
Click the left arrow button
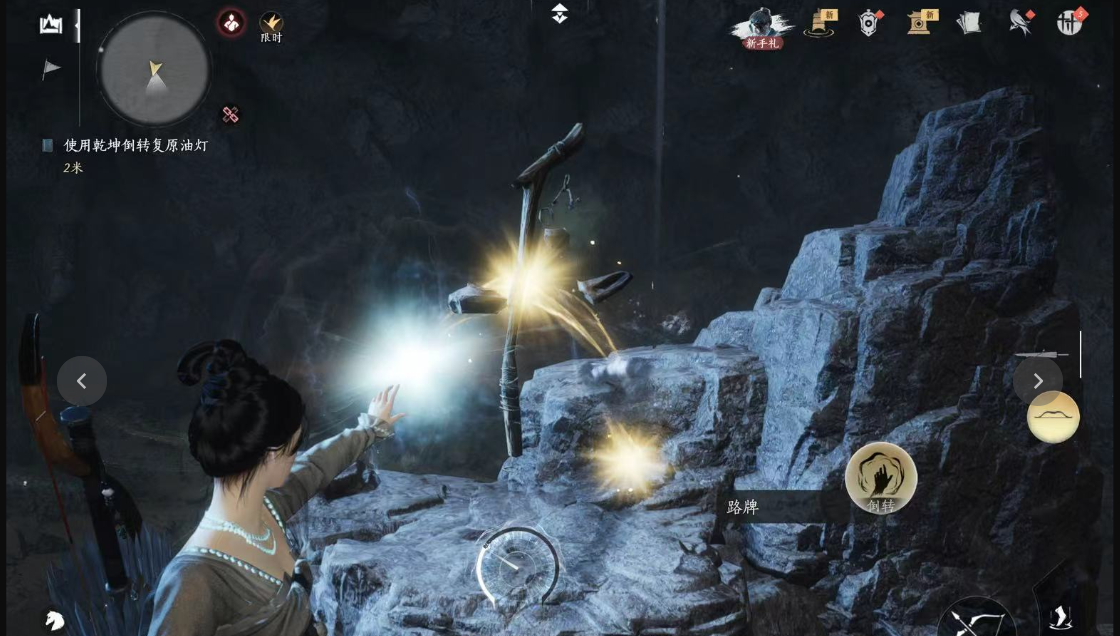tap(82, 381)
